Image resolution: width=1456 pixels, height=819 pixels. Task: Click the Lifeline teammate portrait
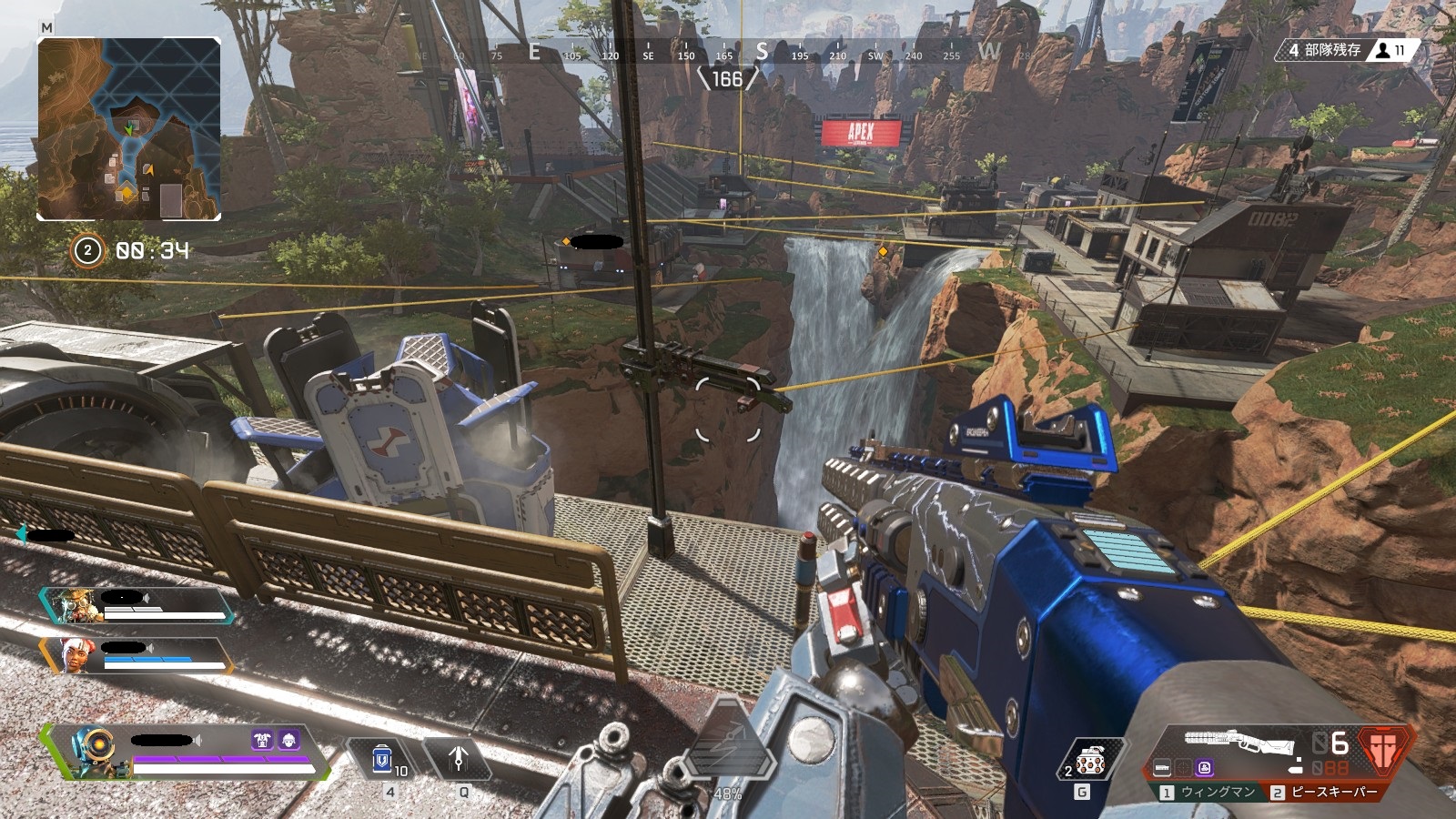click(x=73, y=655)
